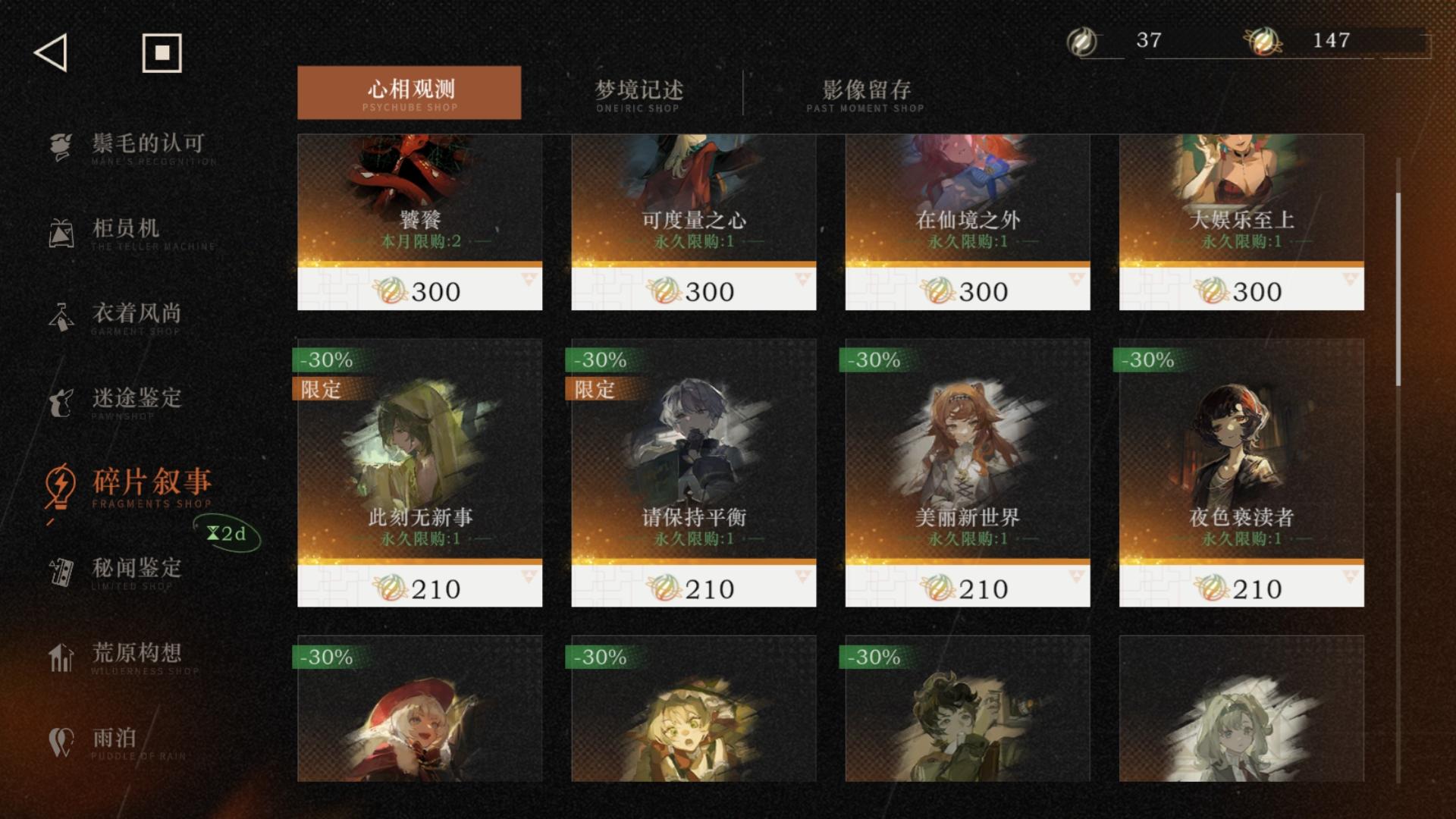Switch to the Oneiric Shop tab
This screenshot has width=1456, height=819.
641,93
